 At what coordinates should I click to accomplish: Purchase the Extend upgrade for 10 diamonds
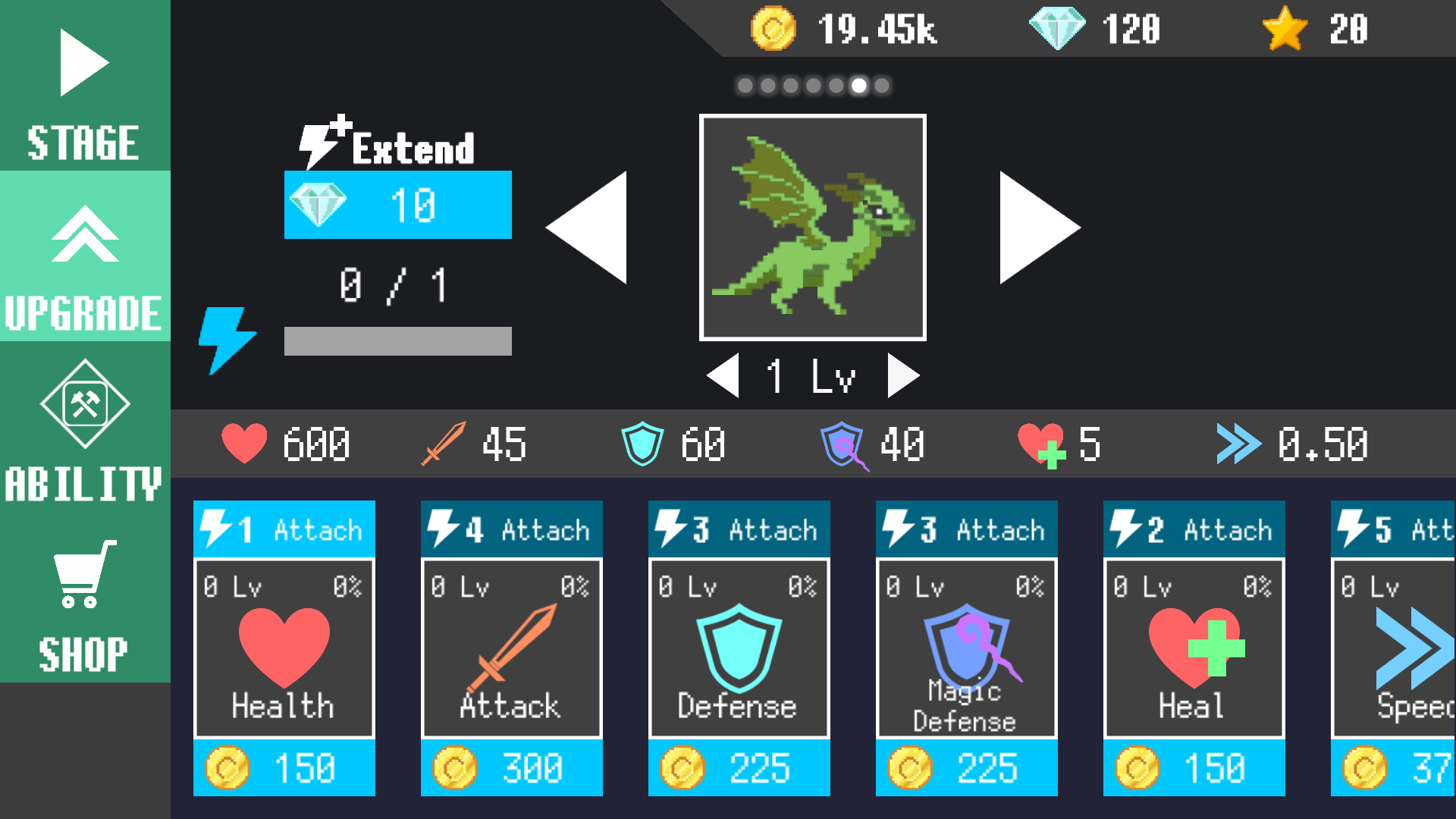tap(397, 205)
